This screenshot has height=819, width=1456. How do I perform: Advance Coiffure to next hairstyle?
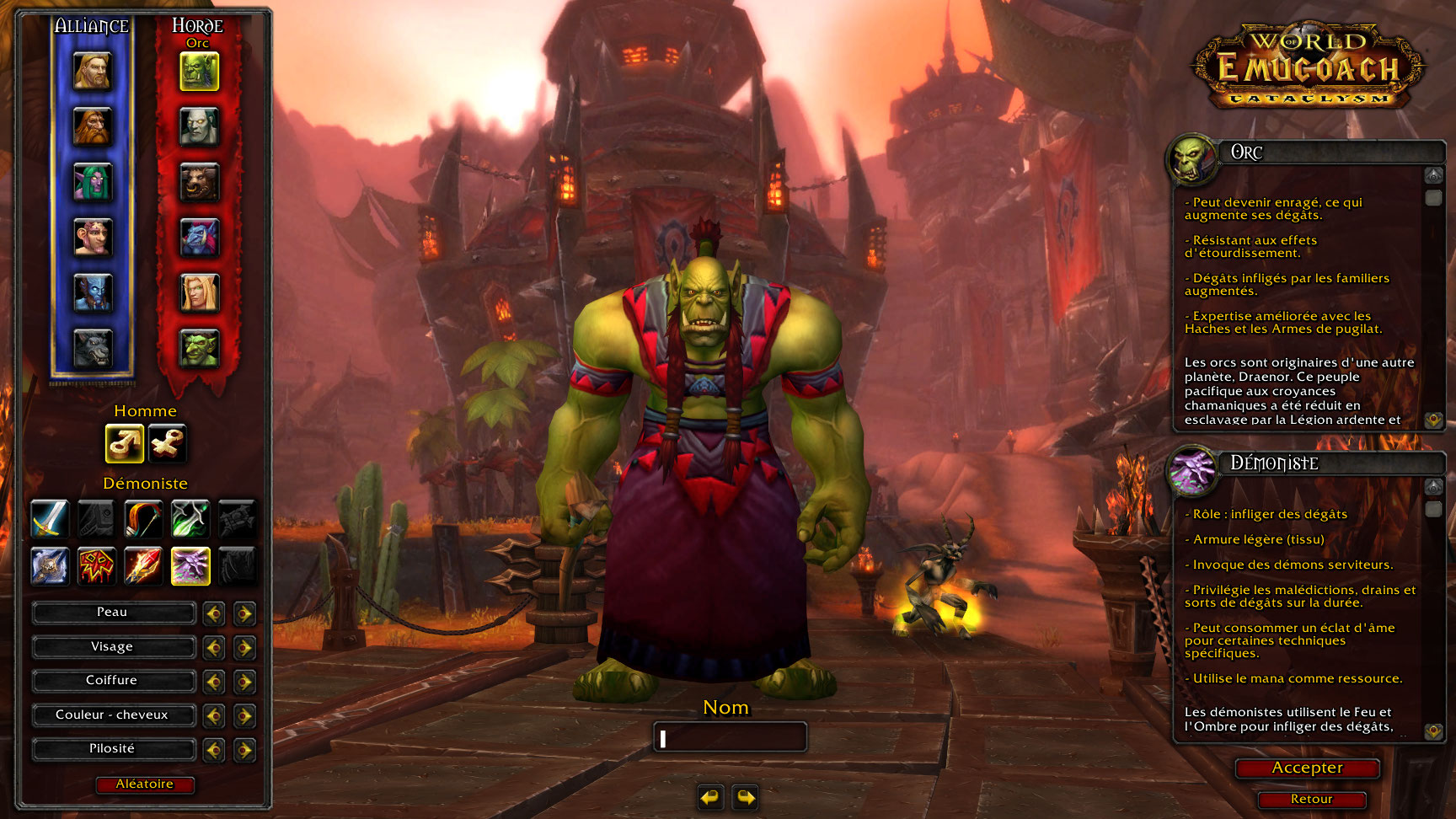pyautogui.click(x=244, y=682)
